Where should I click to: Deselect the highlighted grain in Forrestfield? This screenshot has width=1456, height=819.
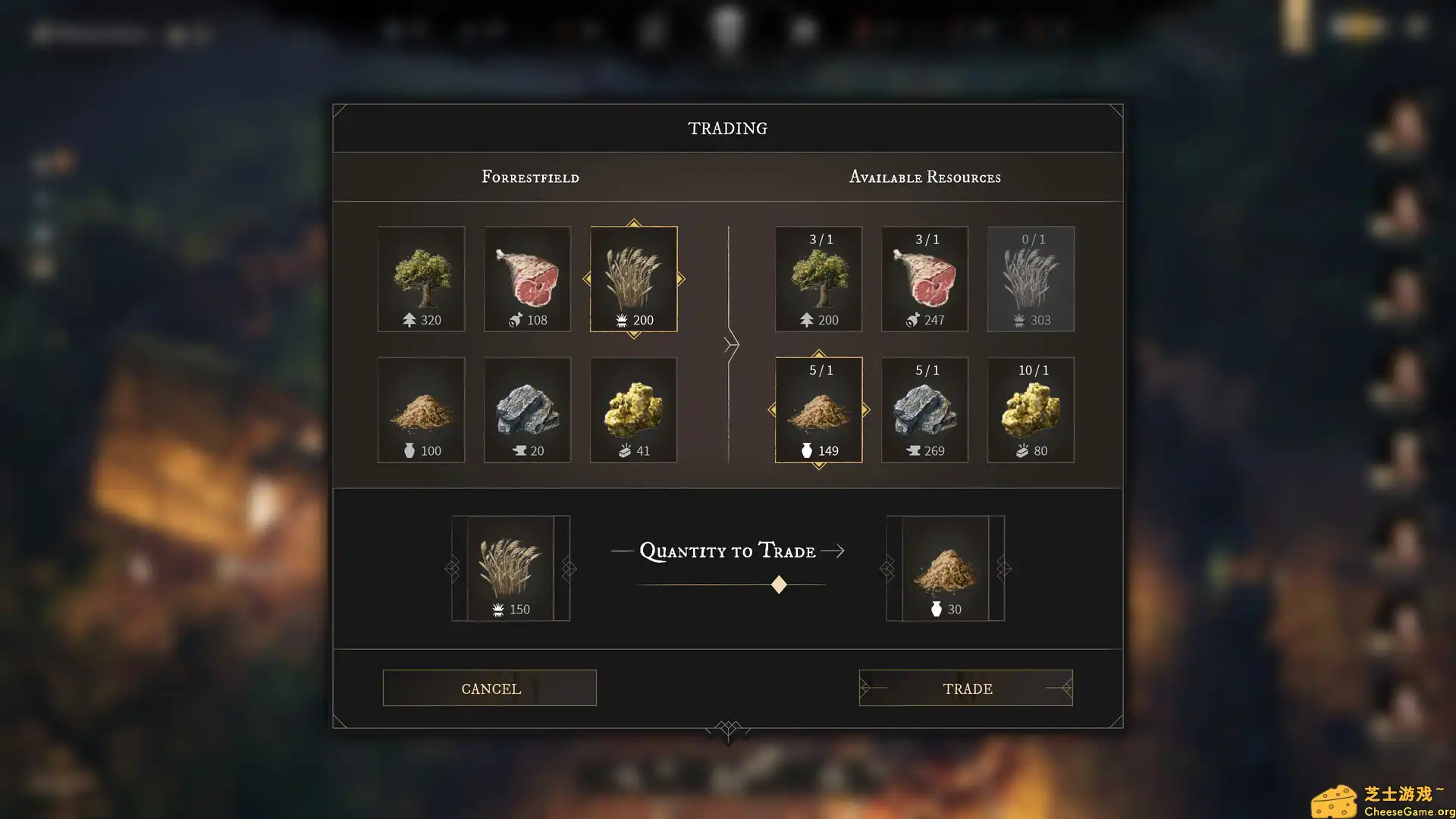coord(633,278)
